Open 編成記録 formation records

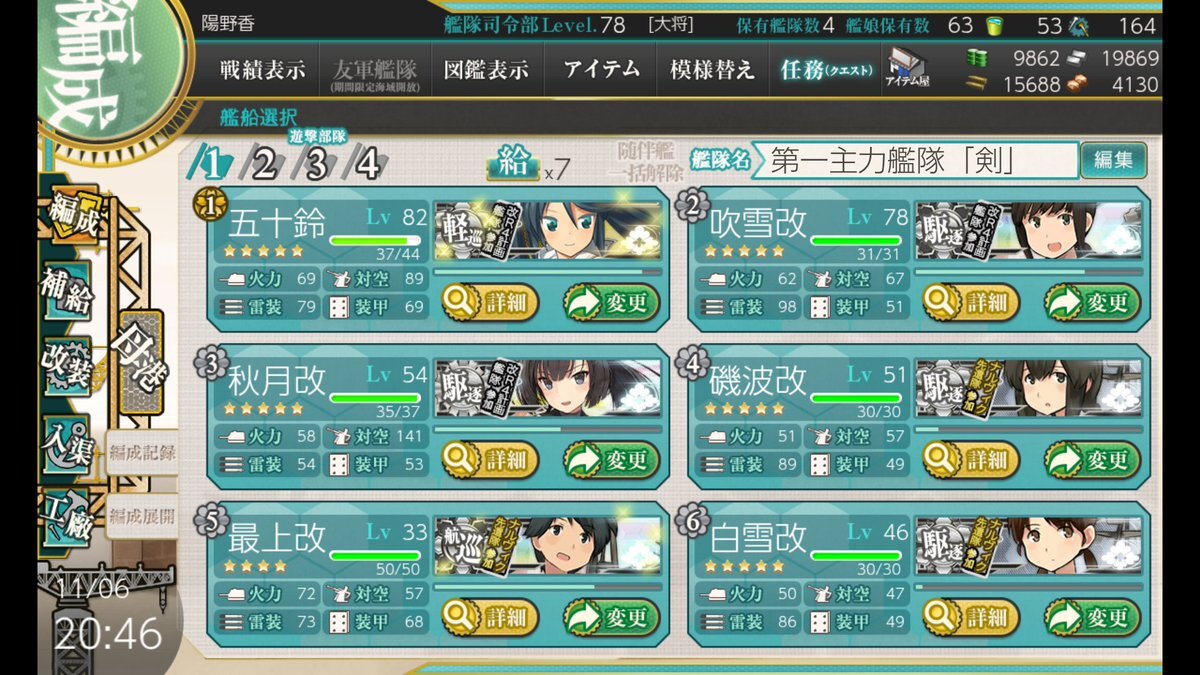tap(142, 452)
